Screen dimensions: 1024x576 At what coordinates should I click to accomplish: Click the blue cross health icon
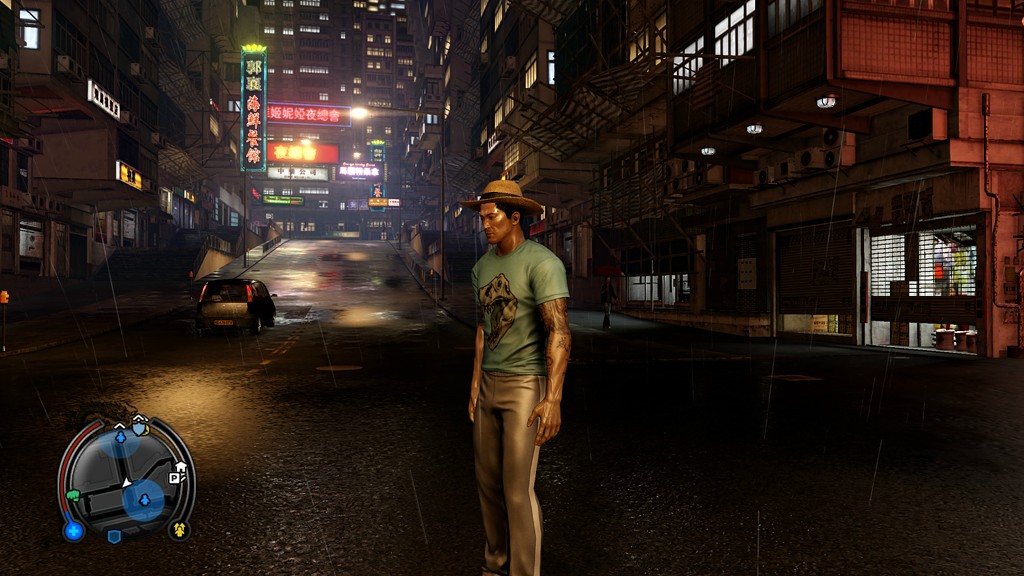tap(74, 530)
